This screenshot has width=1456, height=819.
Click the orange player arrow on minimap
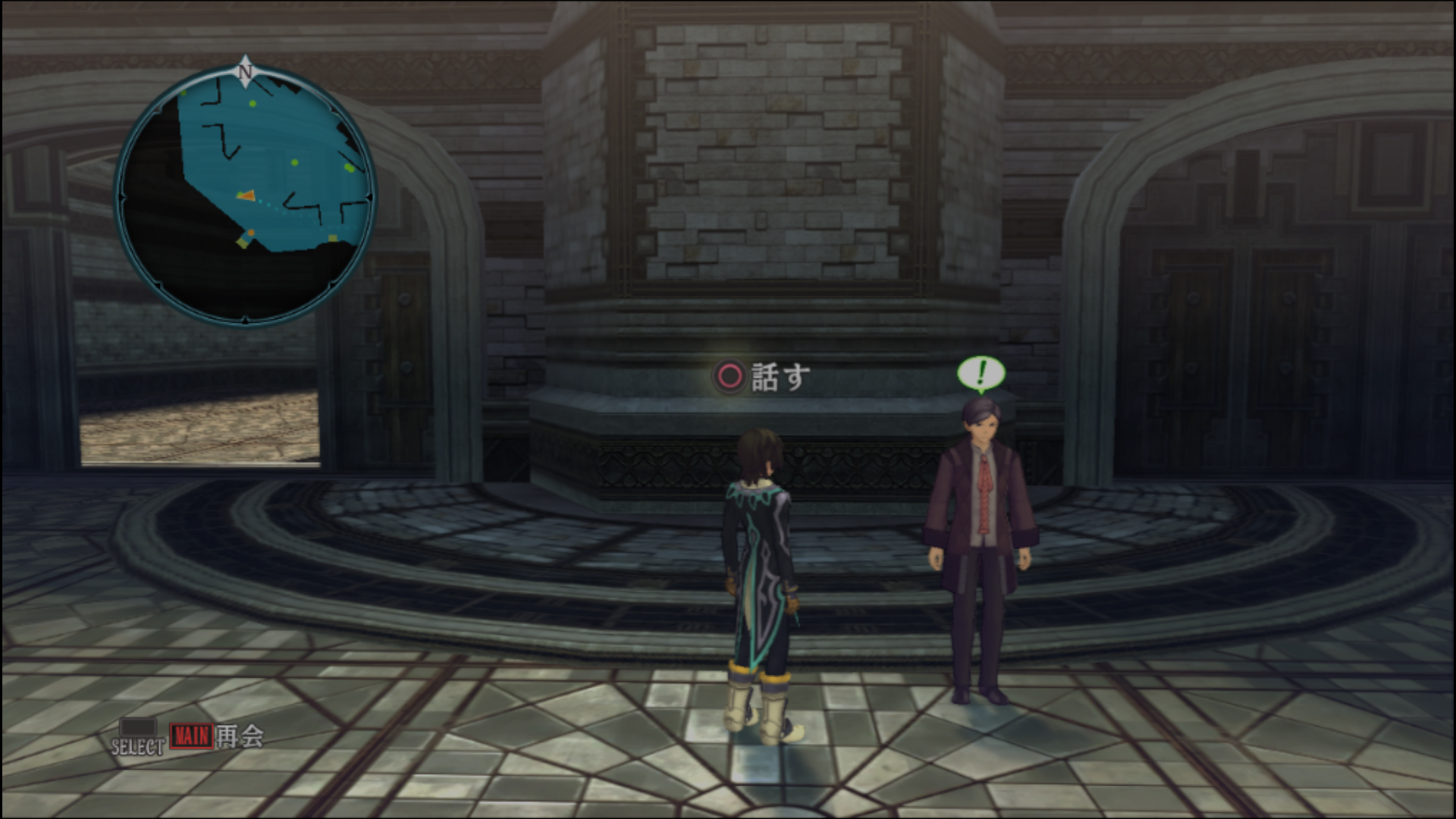[246, 196]
